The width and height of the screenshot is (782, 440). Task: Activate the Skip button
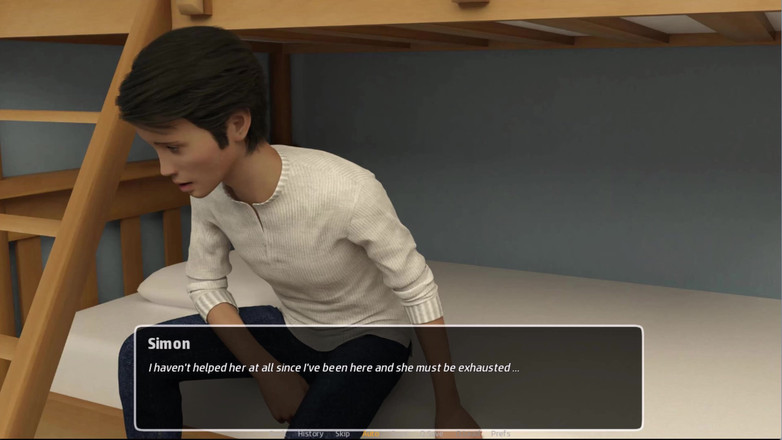pos(342,434)
